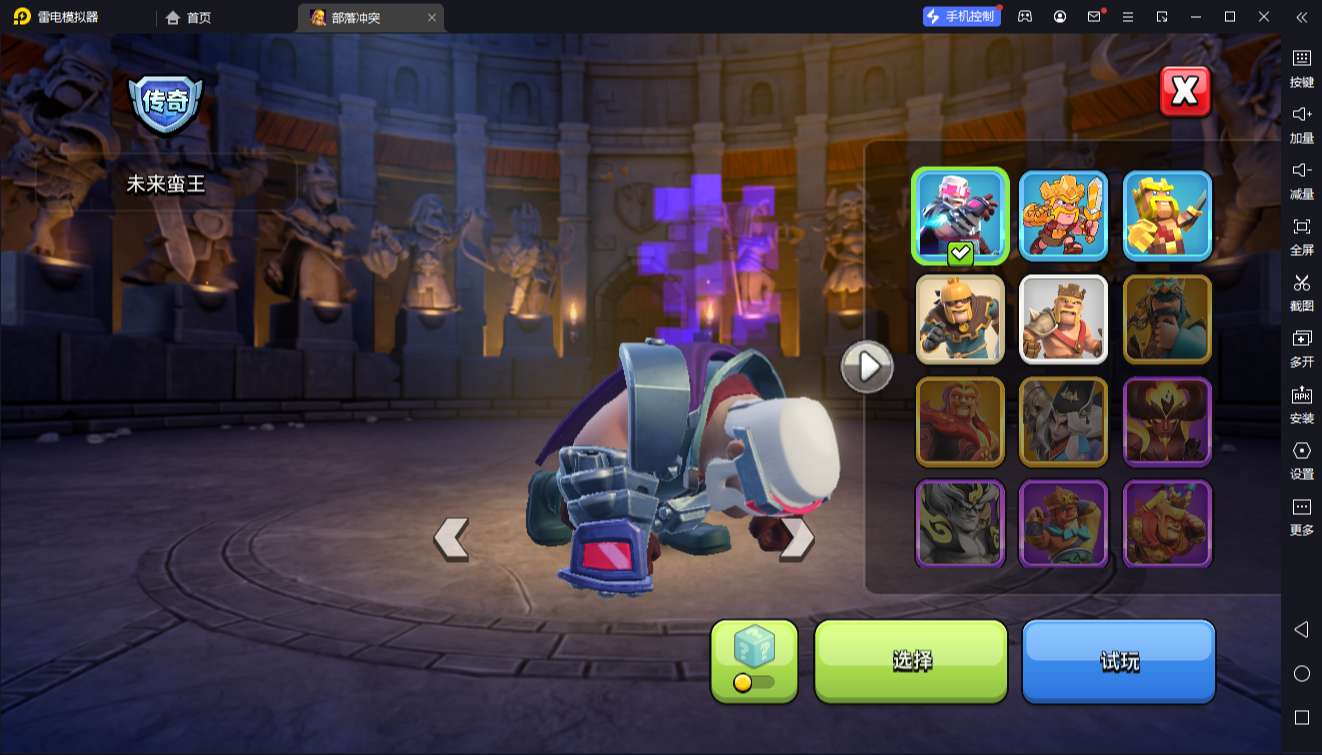Pick the grey stone horned king skin
This screenshot has height=755, width=1322.
click(x=960, y=523)
